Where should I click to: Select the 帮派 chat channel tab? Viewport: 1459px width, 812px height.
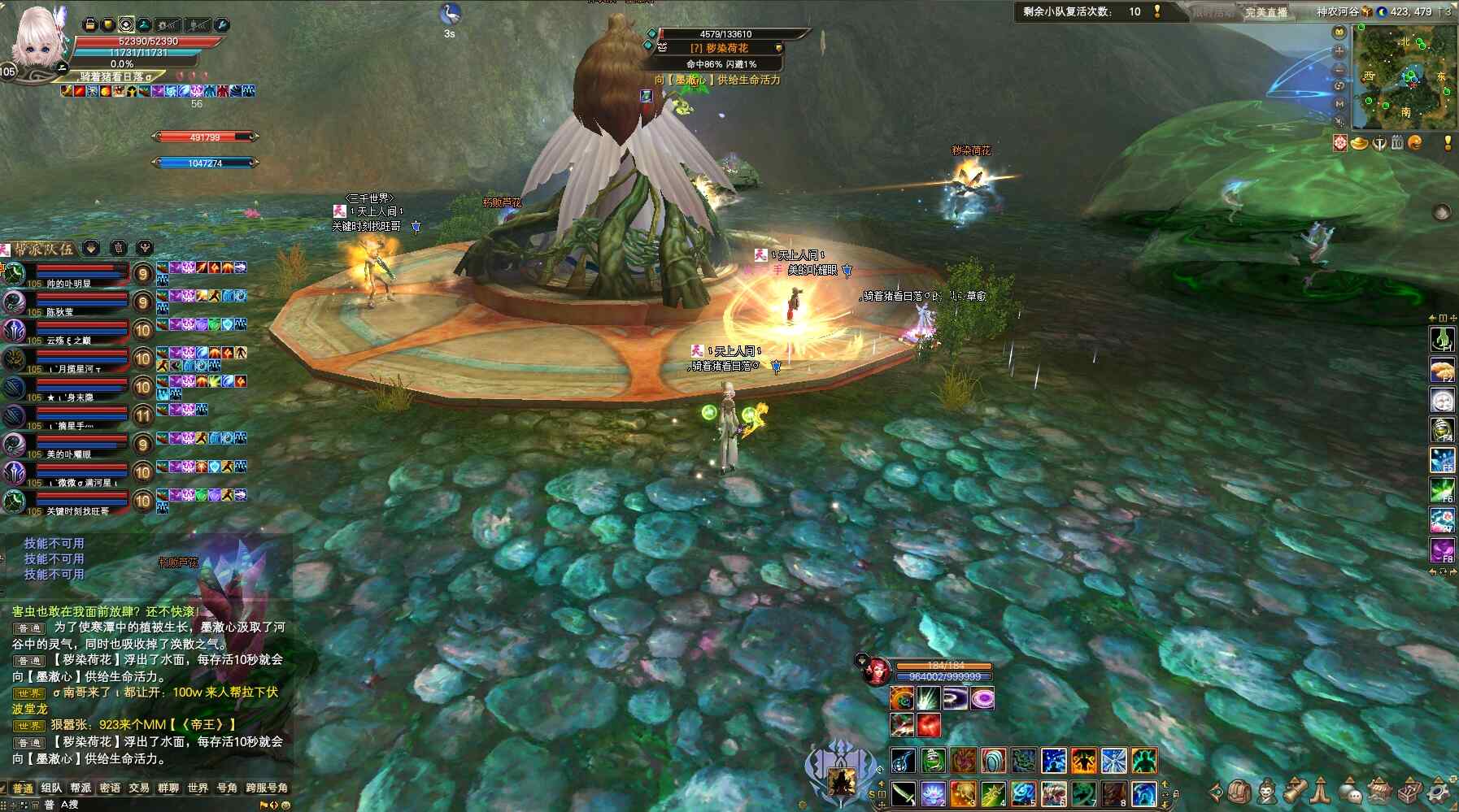tap(81, 788)
